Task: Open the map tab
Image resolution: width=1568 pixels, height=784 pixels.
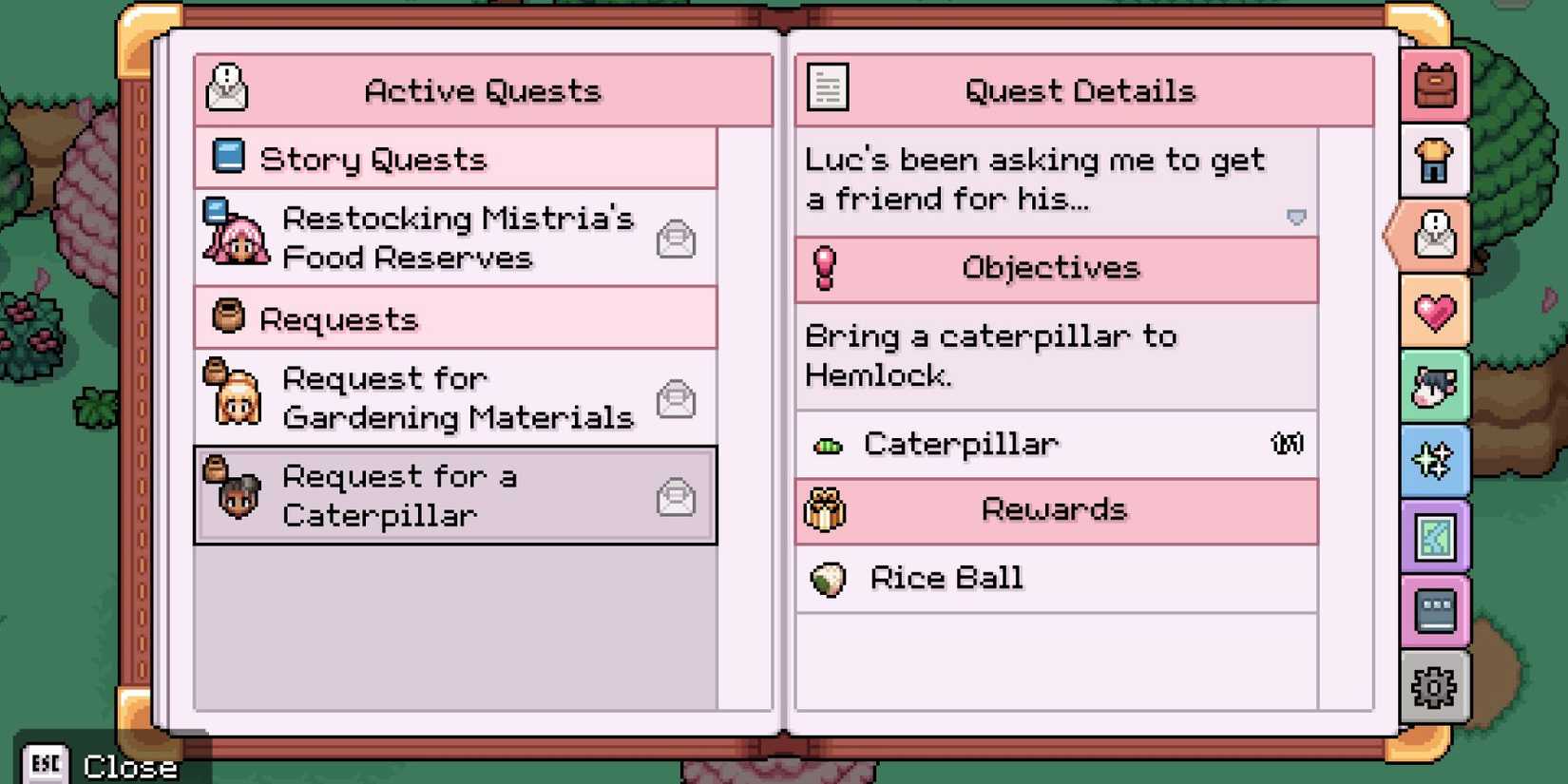Action: point(1435,536)
